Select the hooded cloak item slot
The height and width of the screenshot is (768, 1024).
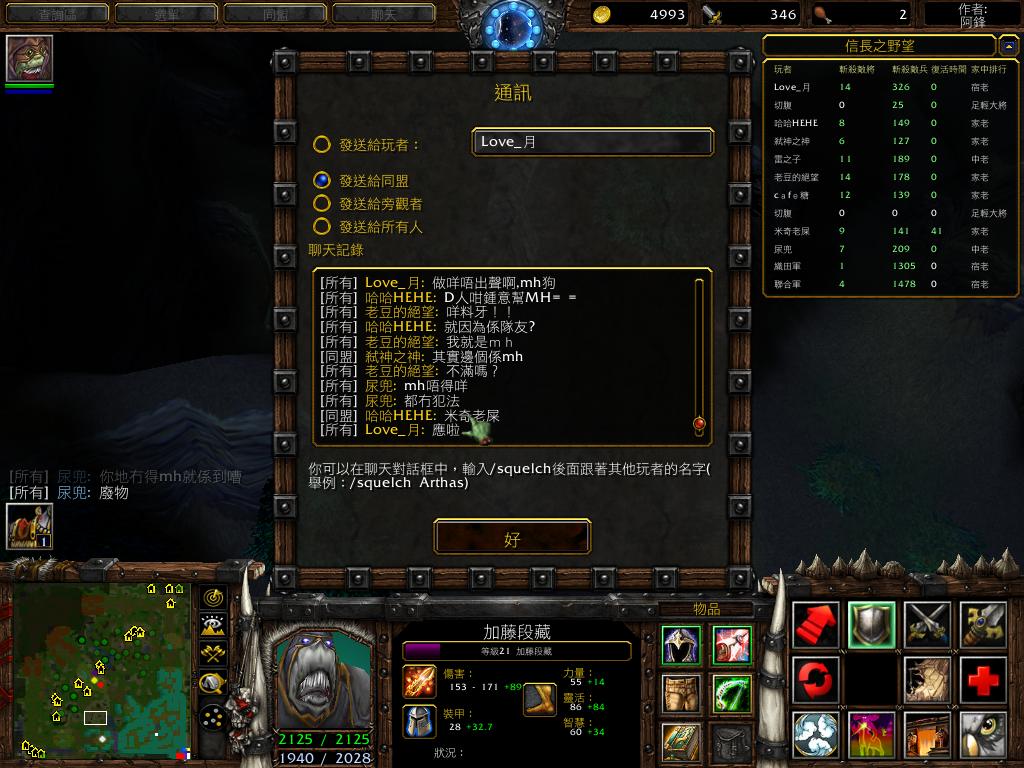point(681,646)
